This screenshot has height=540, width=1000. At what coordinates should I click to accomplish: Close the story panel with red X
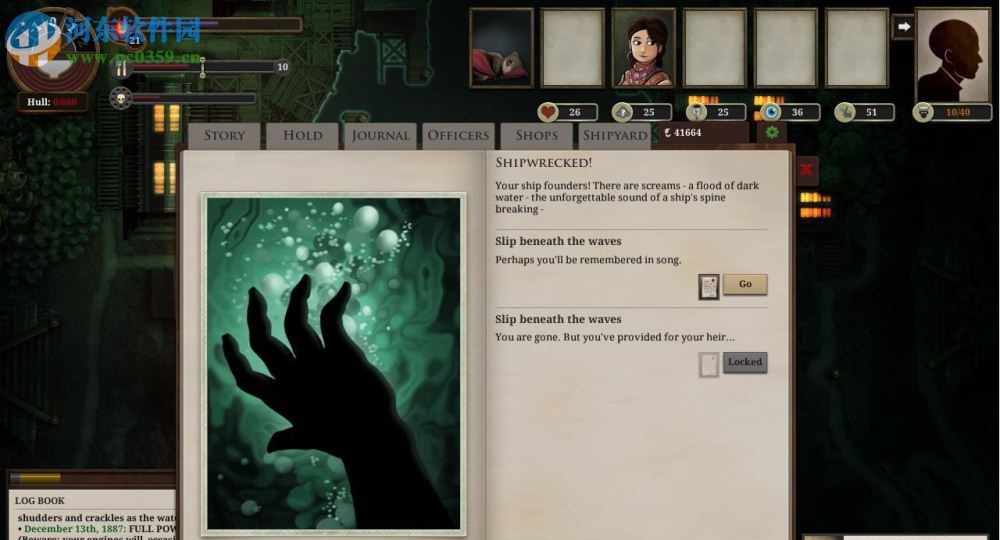(x=806, y=170)
